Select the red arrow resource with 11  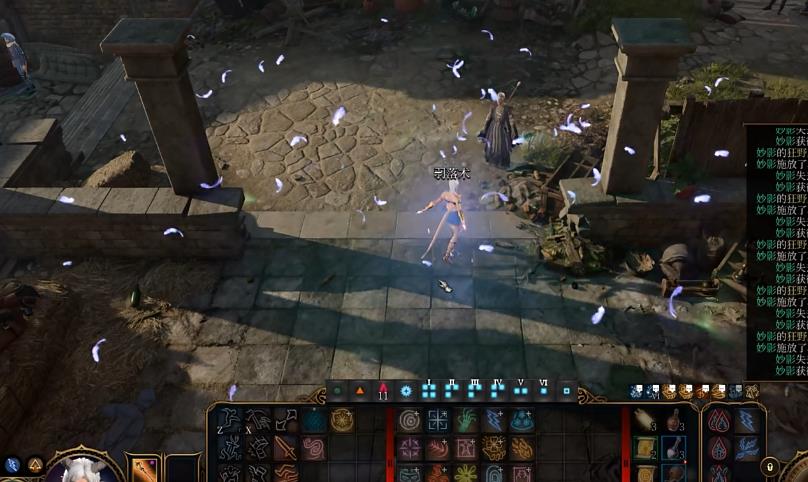[x=382, y=391]
